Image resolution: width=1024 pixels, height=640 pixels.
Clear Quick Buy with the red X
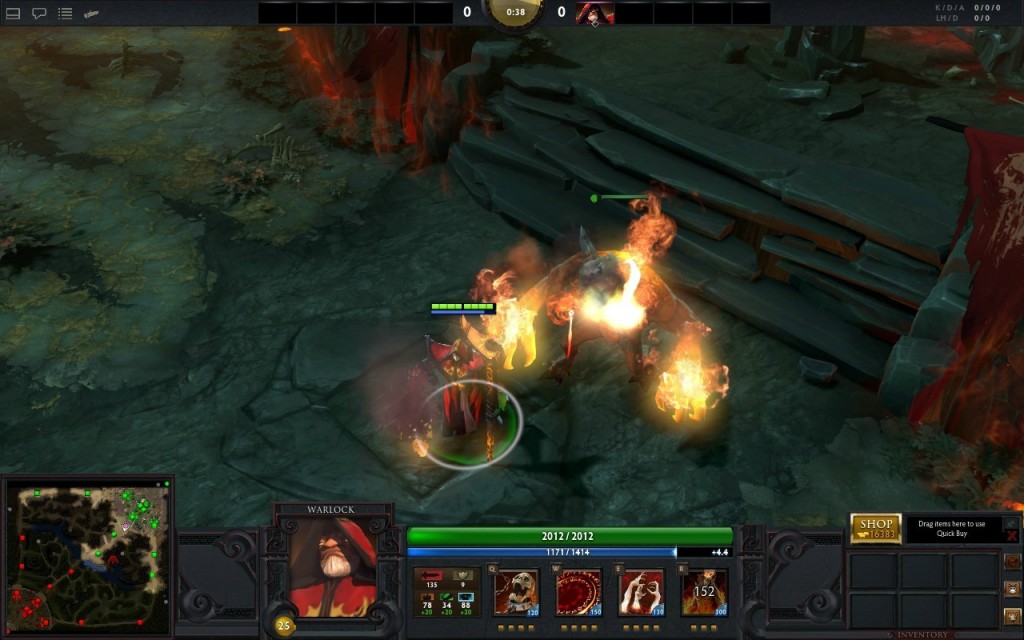[1012, 535]
